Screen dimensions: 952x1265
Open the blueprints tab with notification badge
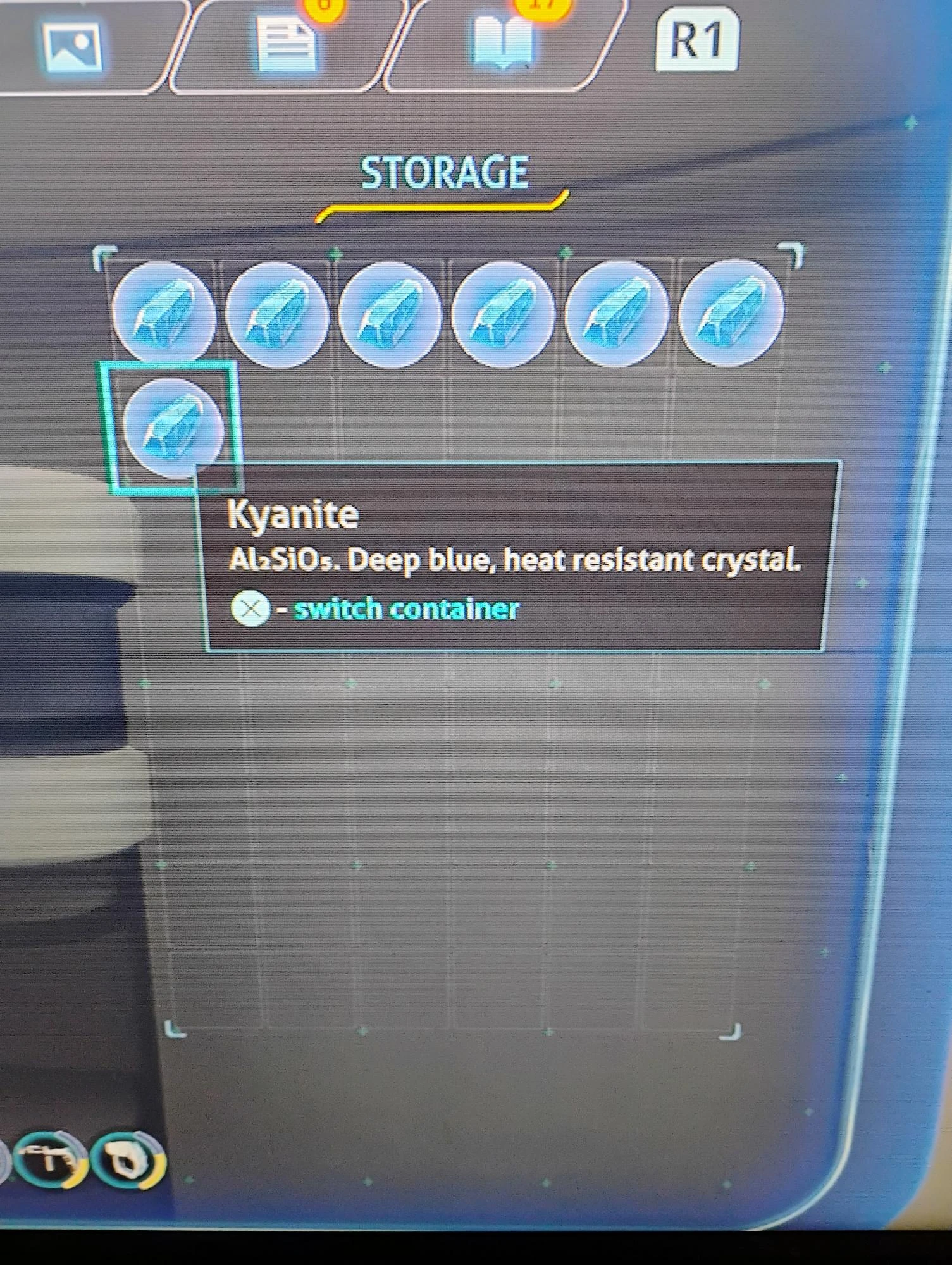point(288,40)
